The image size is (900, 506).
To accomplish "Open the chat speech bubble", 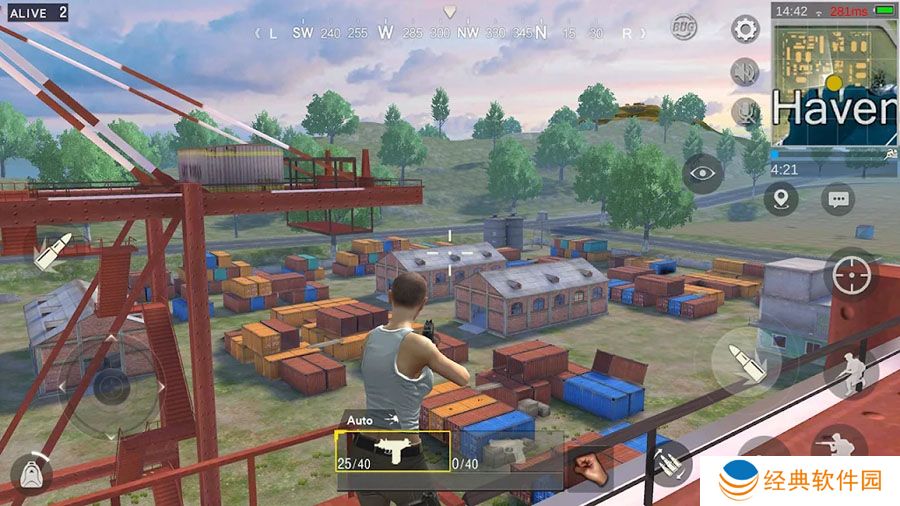I will [x=838, y=199].
